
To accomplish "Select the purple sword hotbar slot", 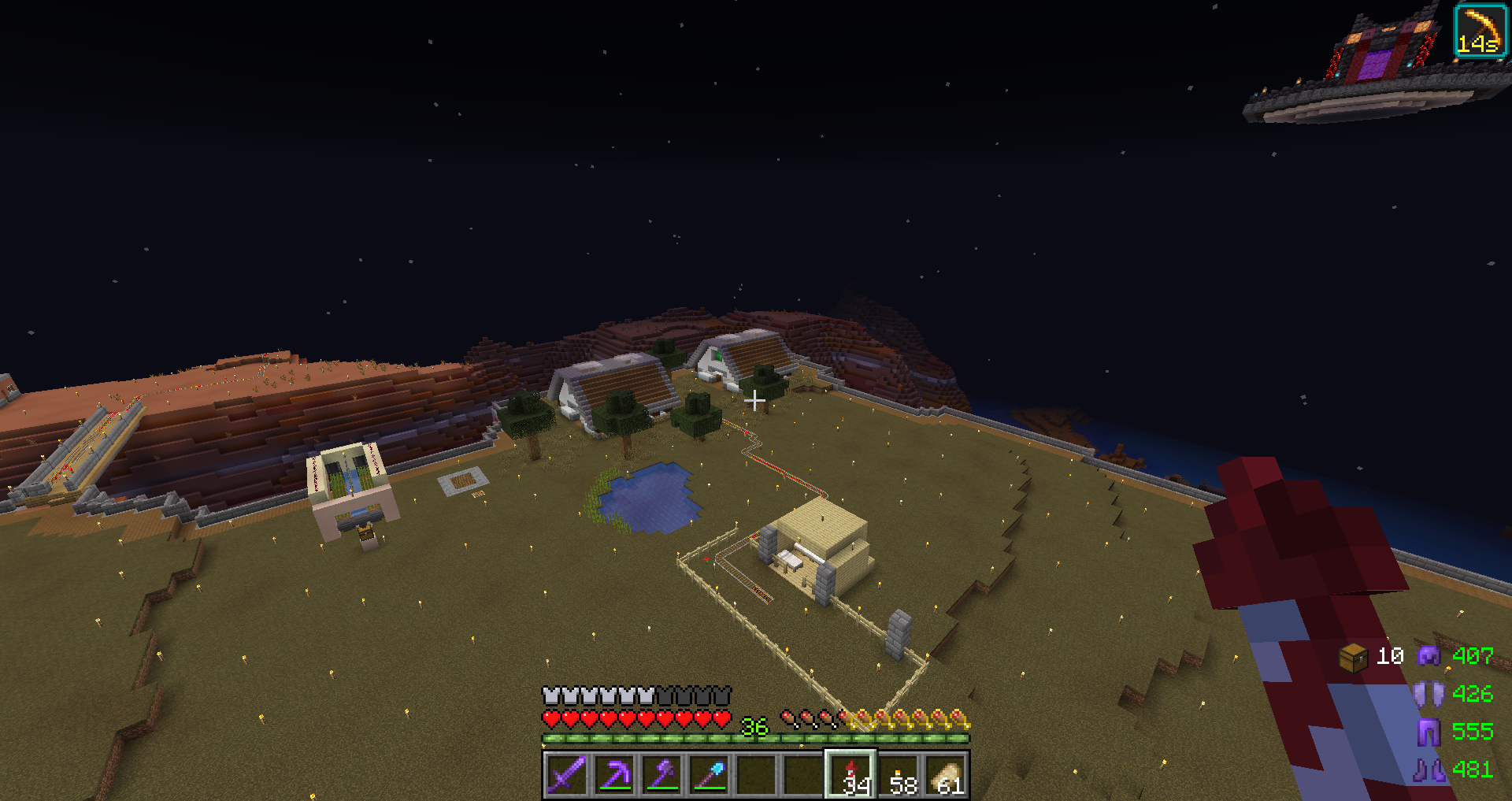I will point(566,774).
